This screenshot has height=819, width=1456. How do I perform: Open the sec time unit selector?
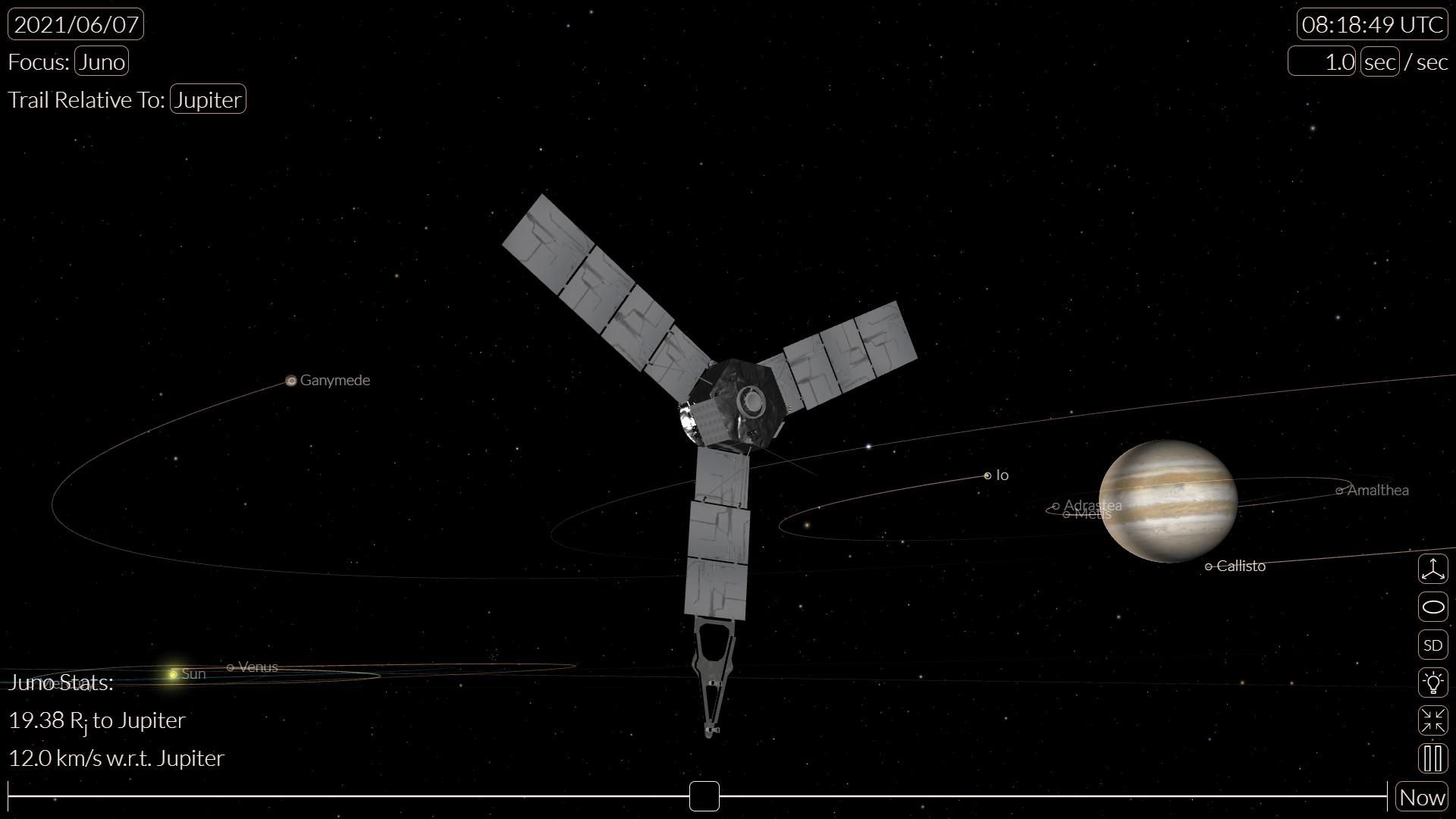coord(1379,61)
